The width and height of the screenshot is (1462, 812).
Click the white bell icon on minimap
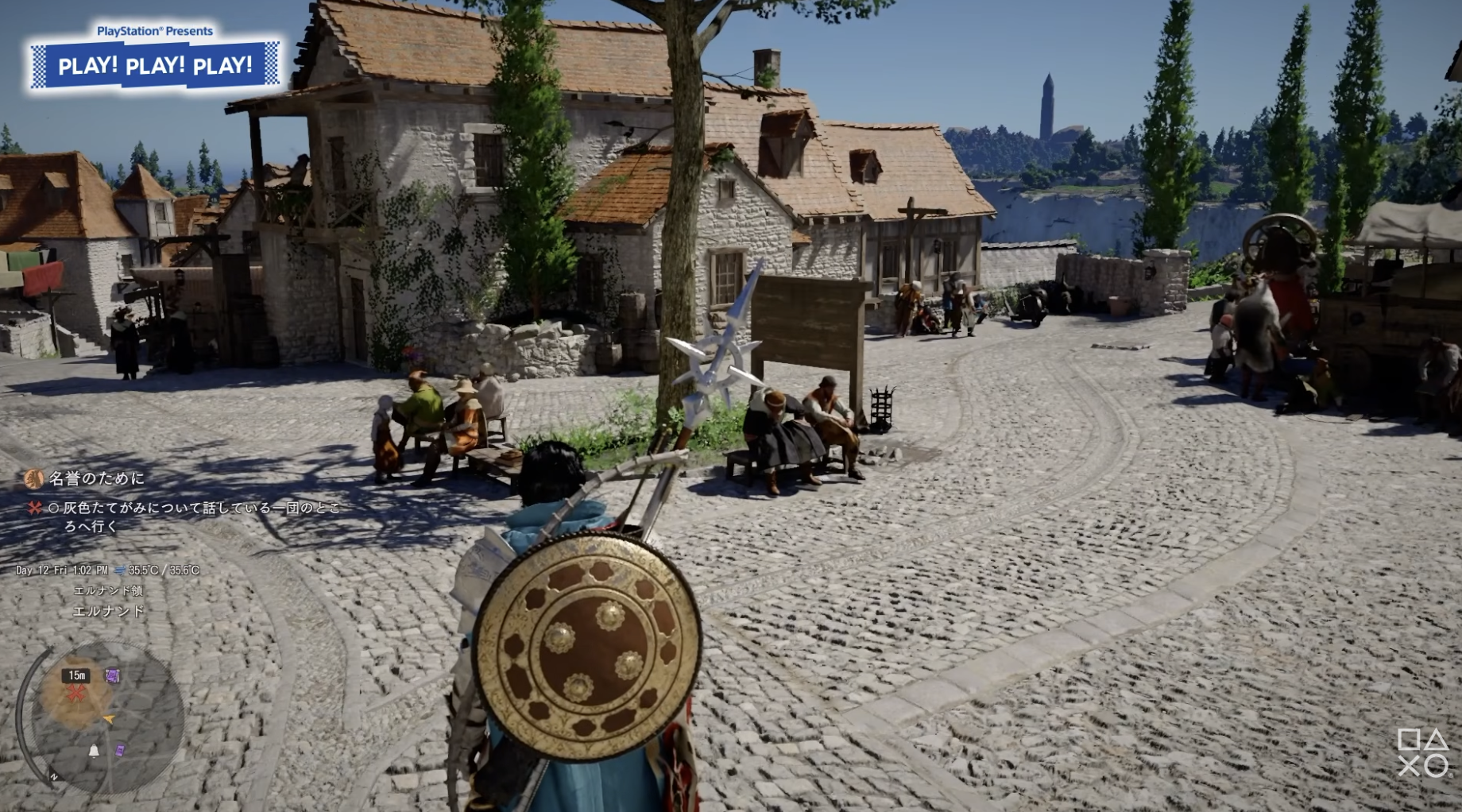point(94,751)
